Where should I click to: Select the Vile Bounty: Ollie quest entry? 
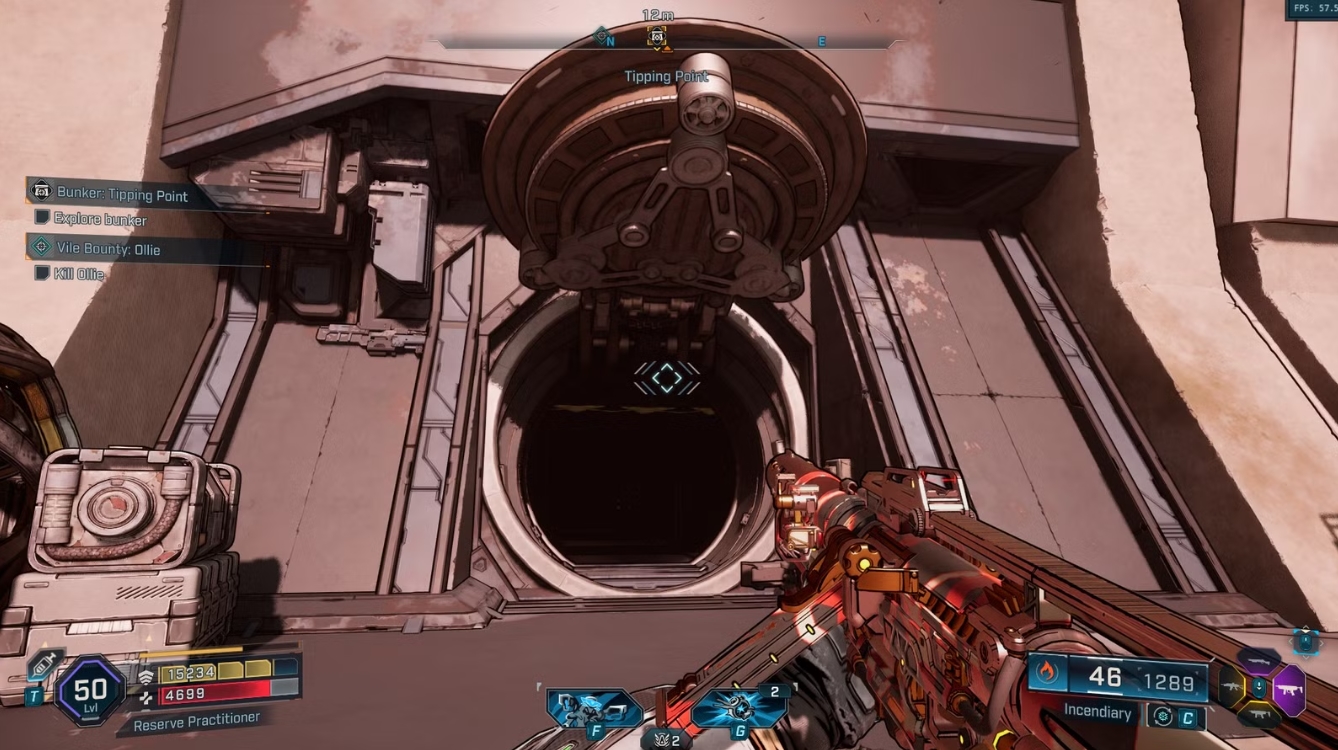tap(107, 248)
